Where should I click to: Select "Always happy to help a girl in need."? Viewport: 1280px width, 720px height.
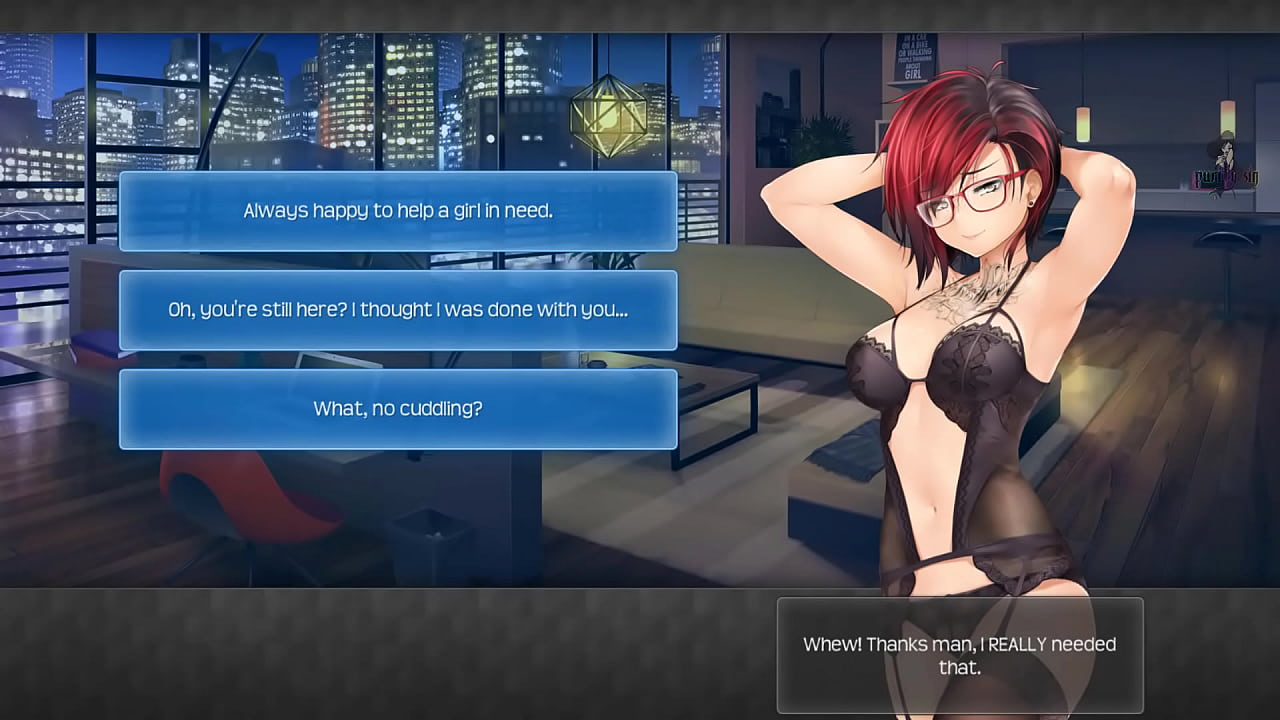[x=398, y=211]
